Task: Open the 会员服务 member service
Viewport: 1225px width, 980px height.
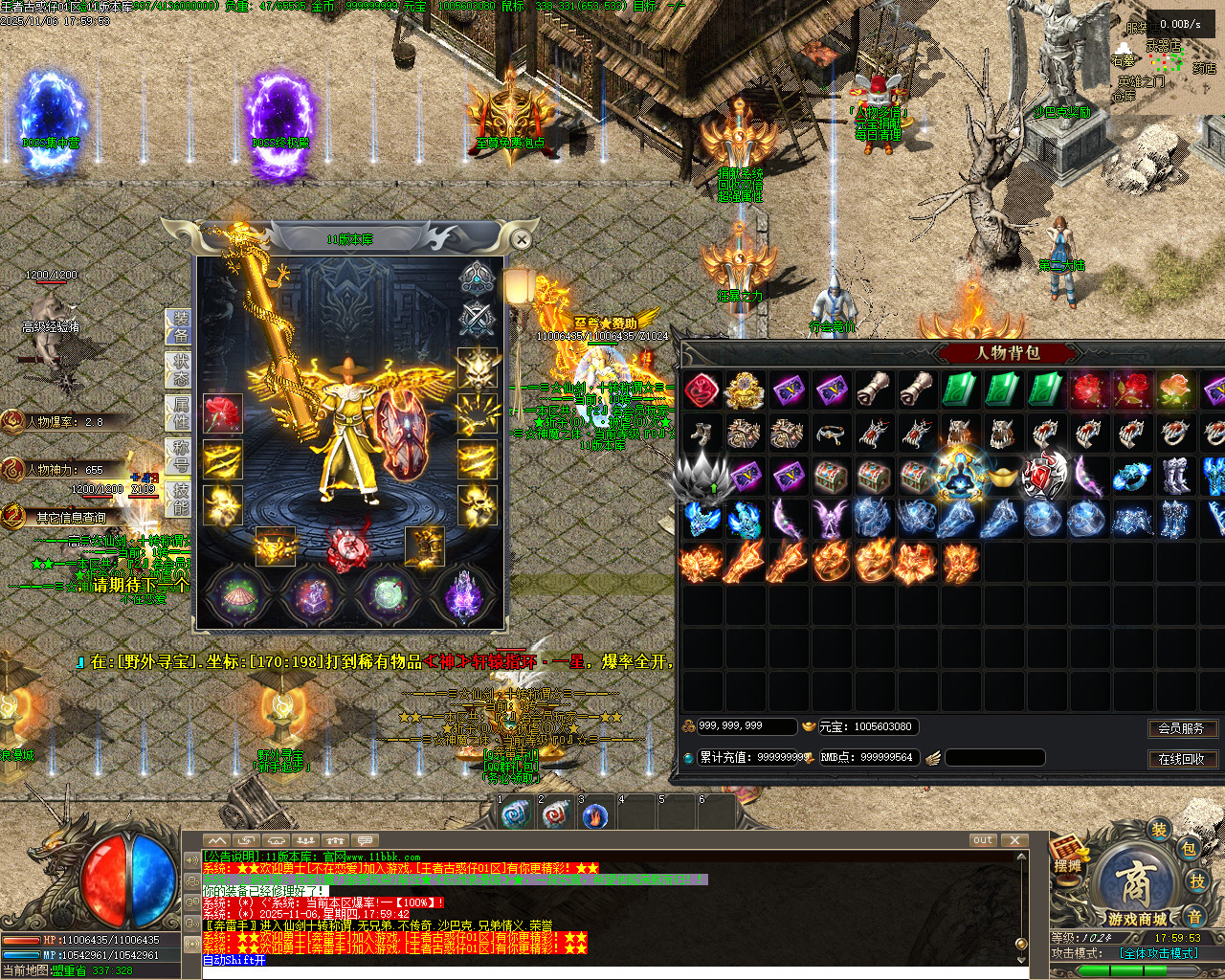Action: pos(1182,728)
